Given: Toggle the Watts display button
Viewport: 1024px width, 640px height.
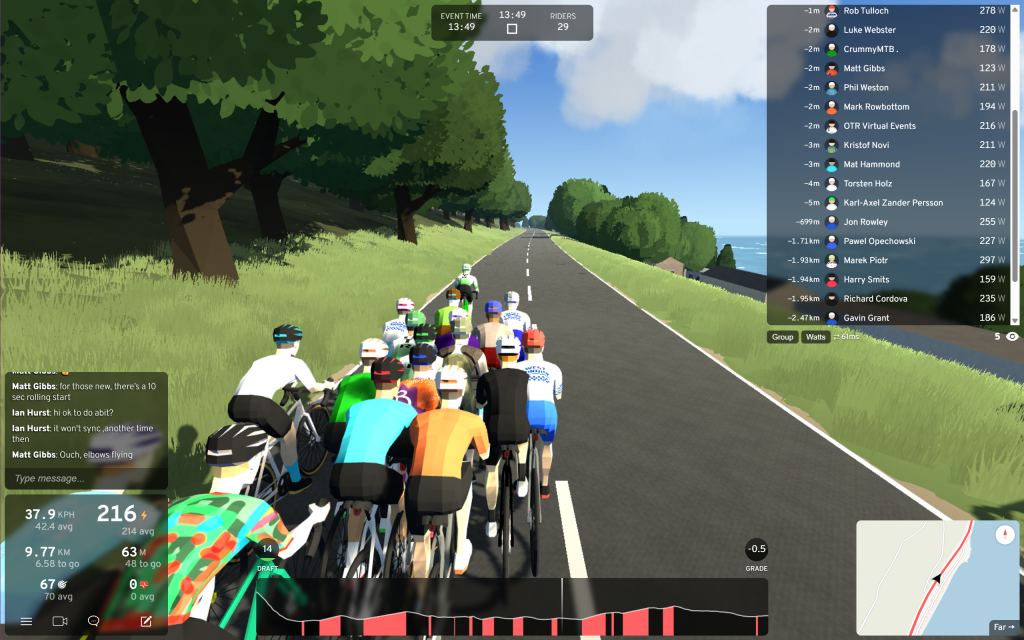Looking at the screenshot, I should click(x=816, y=337).
